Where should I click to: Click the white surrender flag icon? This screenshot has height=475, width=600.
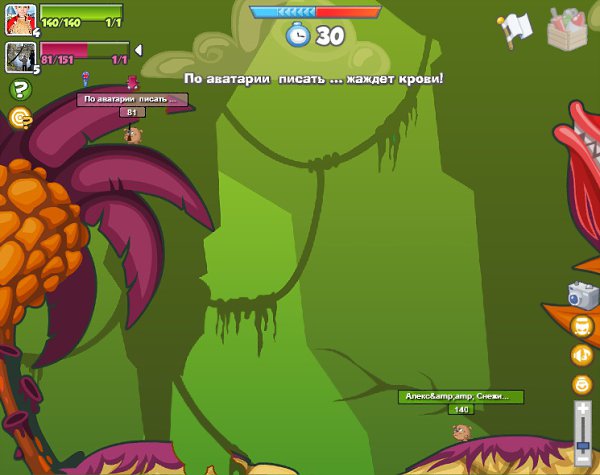point(516,29)
